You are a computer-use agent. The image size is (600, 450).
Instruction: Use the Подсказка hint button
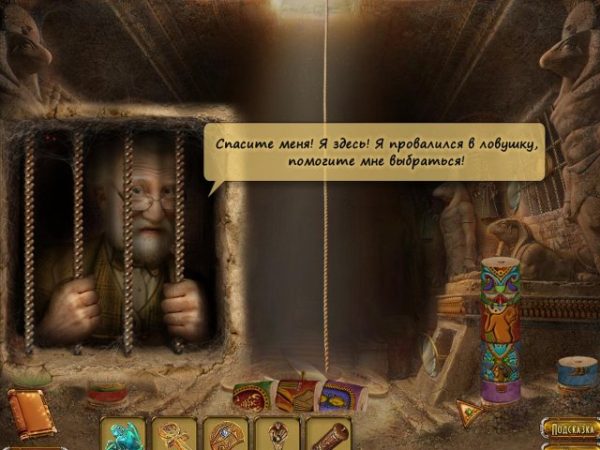(570, 429)
